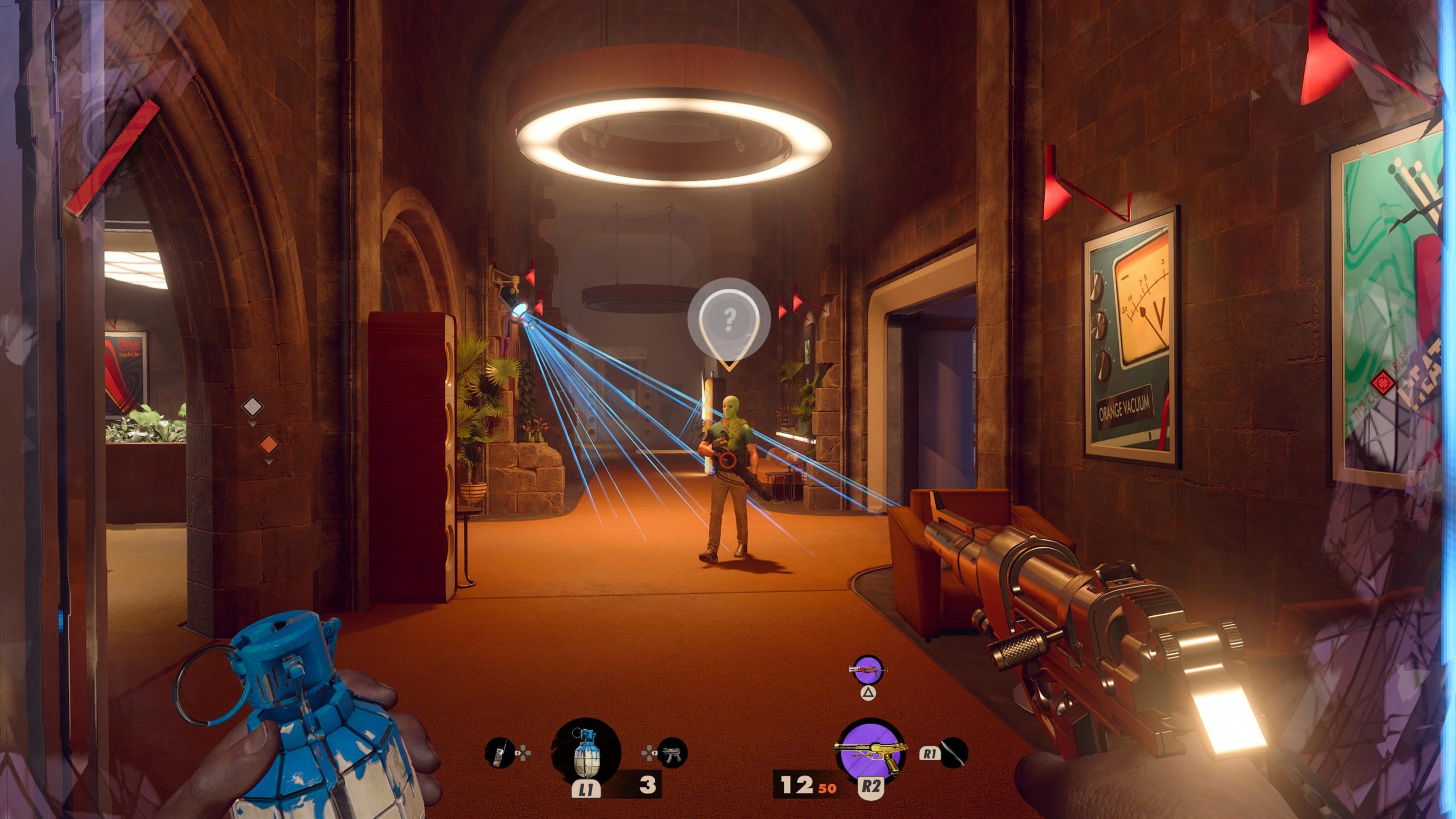1456x819 pixels.
Task: Swap to the red rifle reserve weapon
Action: [x=867, y=671]
